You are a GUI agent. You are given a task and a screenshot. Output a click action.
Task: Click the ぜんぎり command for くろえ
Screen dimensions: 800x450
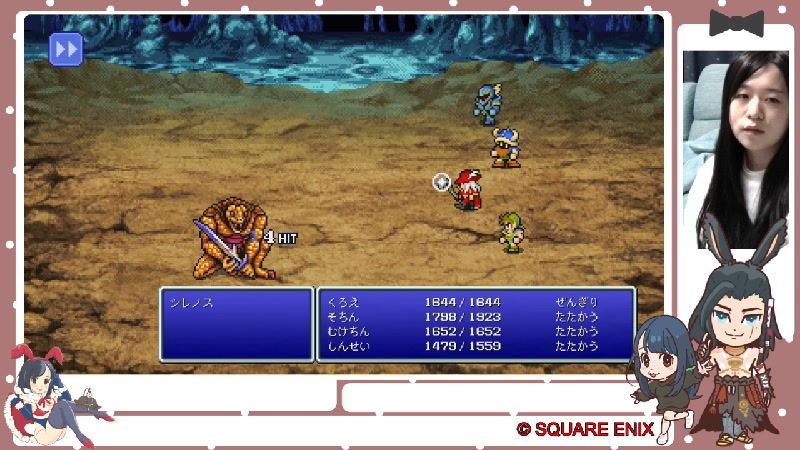577,302
